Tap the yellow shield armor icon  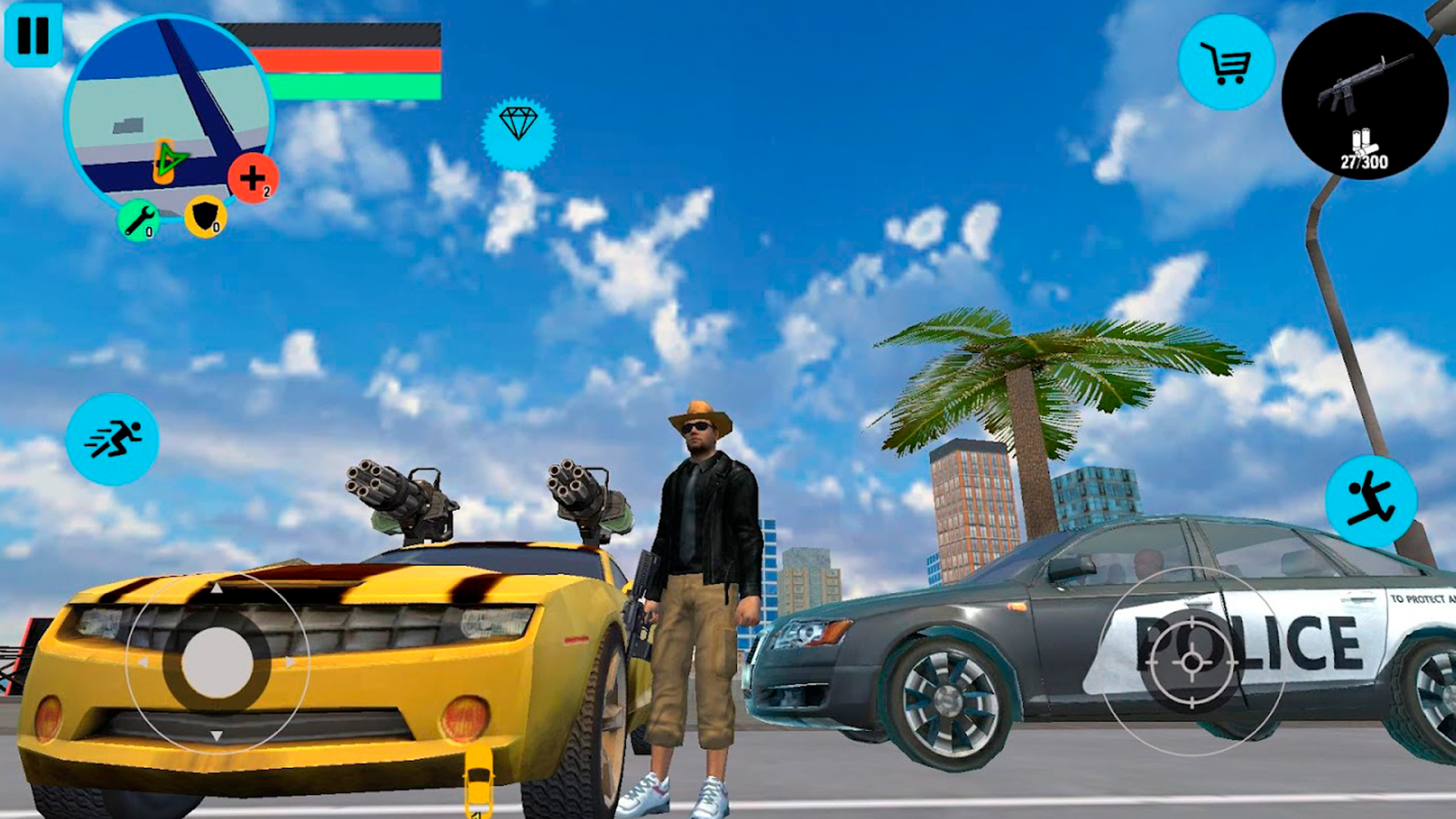(203, 216)
